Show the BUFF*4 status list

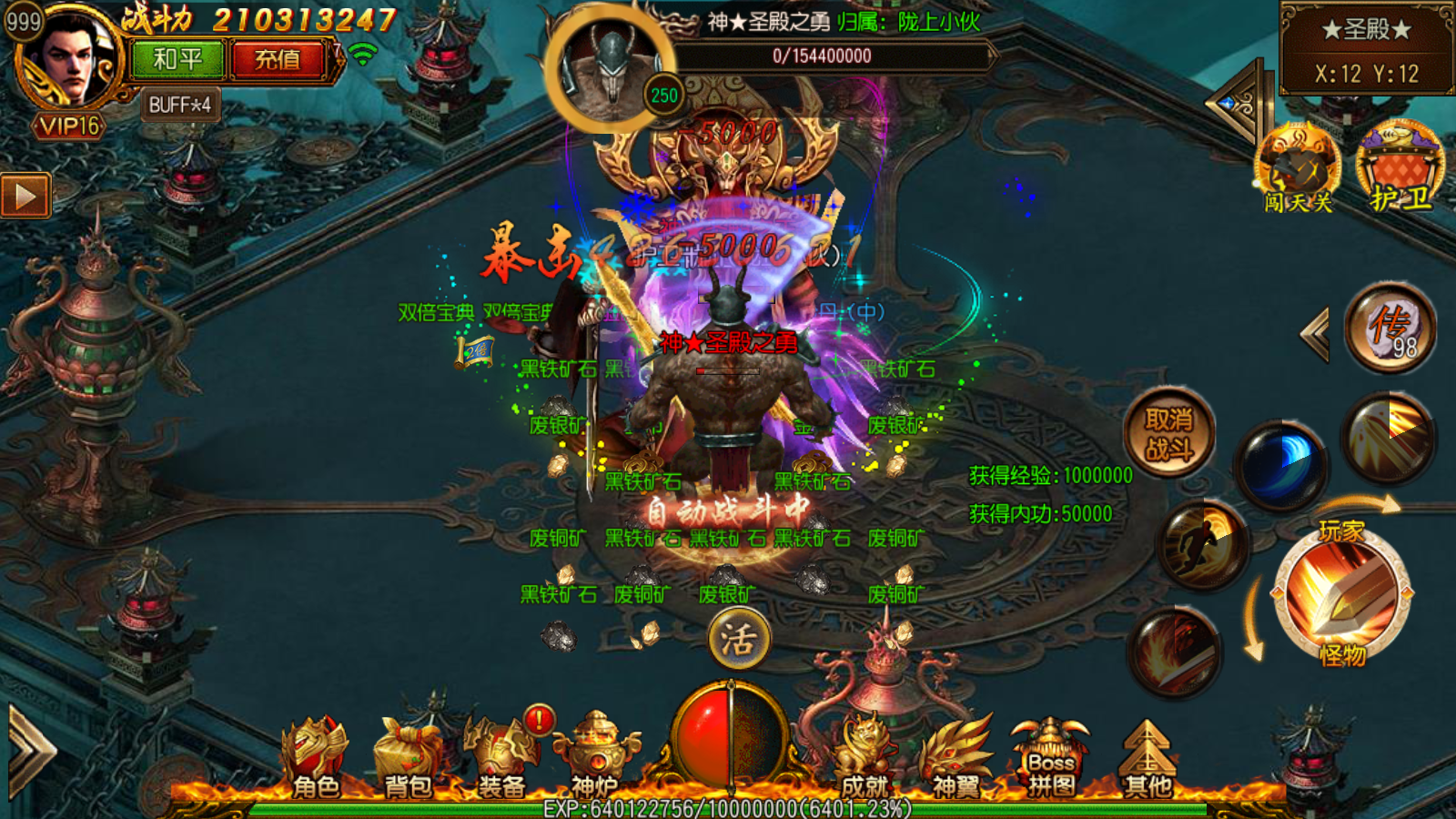coord(180,106)
